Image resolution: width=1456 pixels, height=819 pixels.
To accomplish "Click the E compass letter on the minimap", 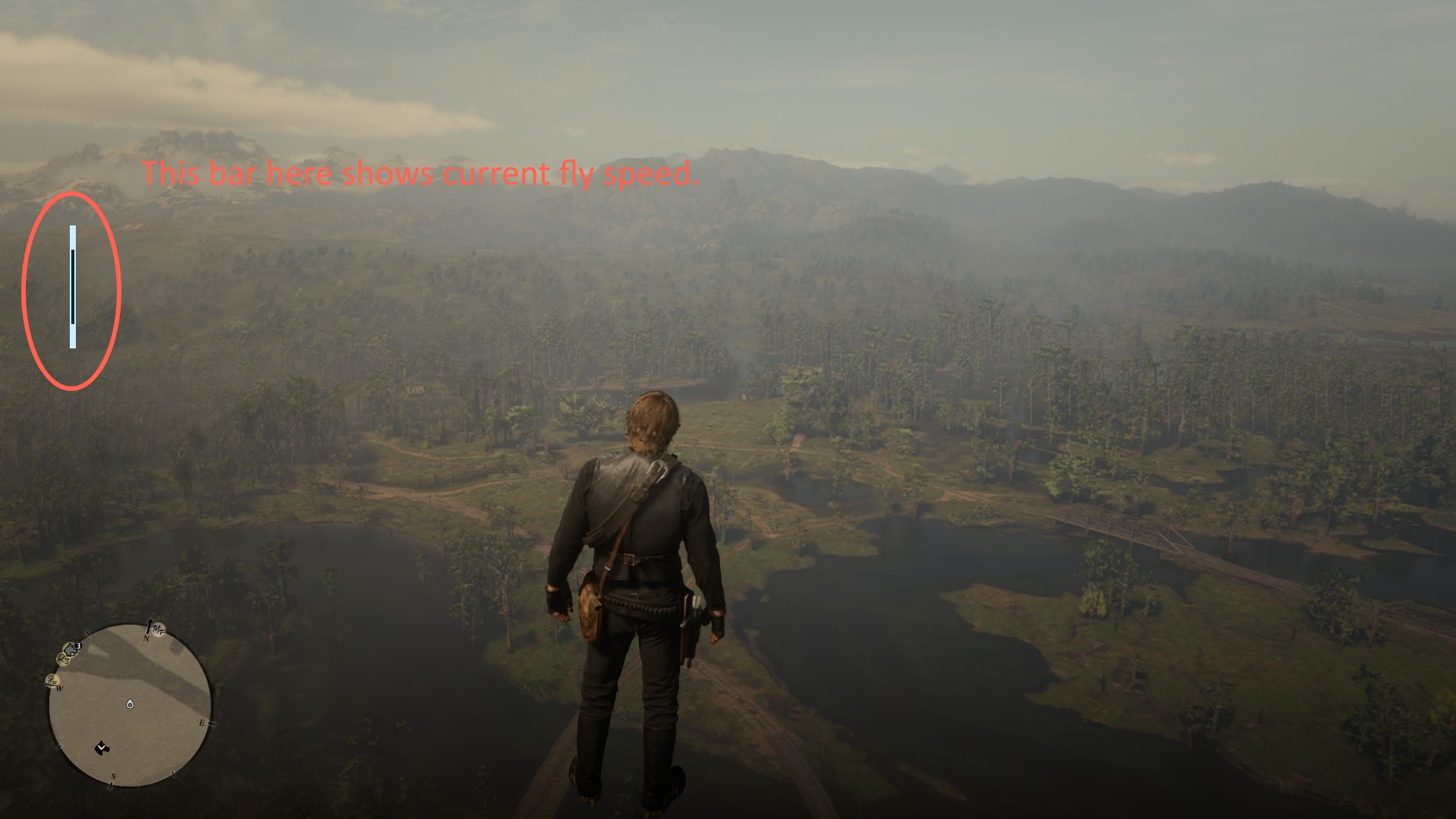I will (202, 723).
